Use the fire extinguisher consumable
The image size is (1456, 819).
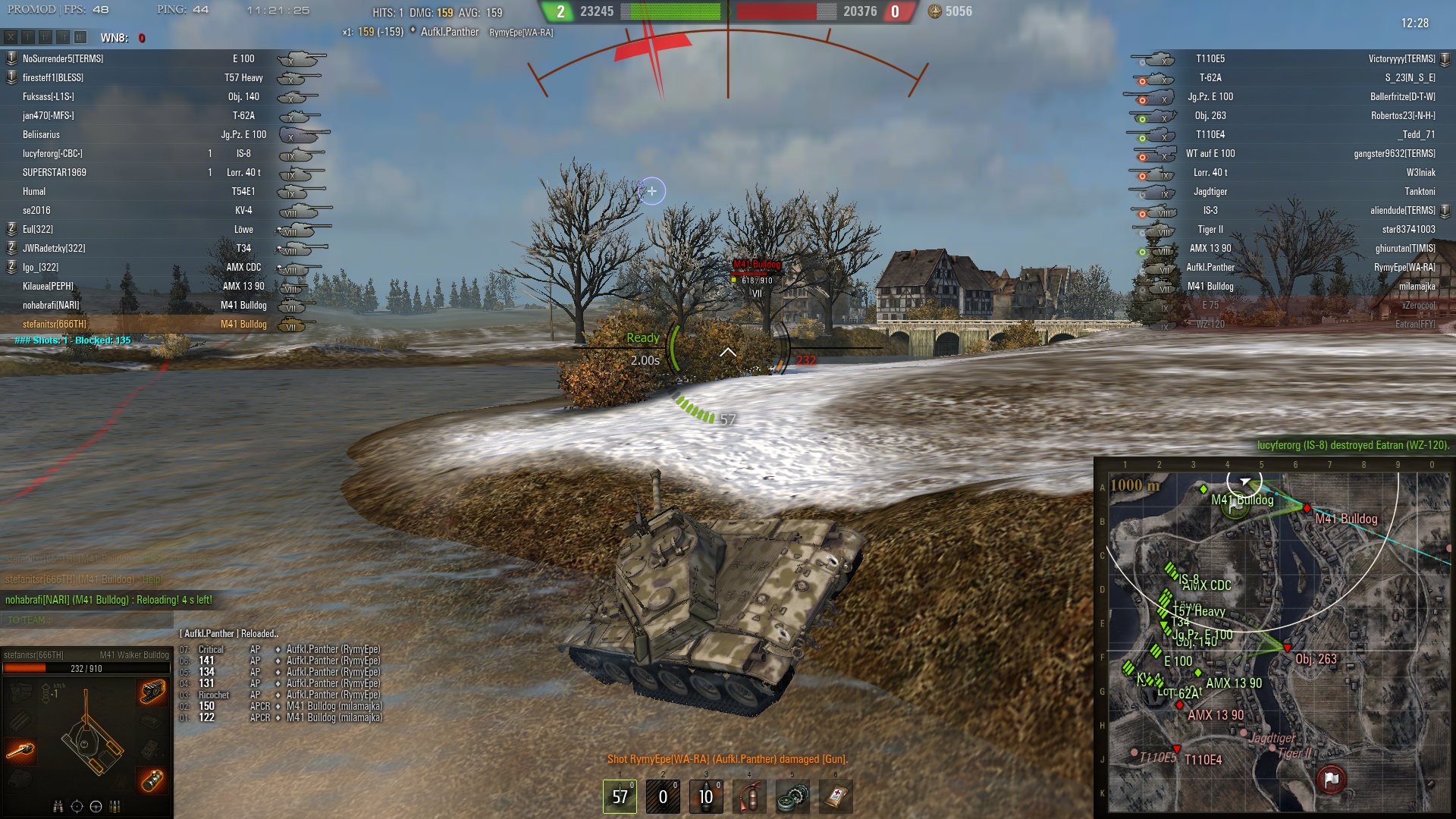tap(749, 796)
